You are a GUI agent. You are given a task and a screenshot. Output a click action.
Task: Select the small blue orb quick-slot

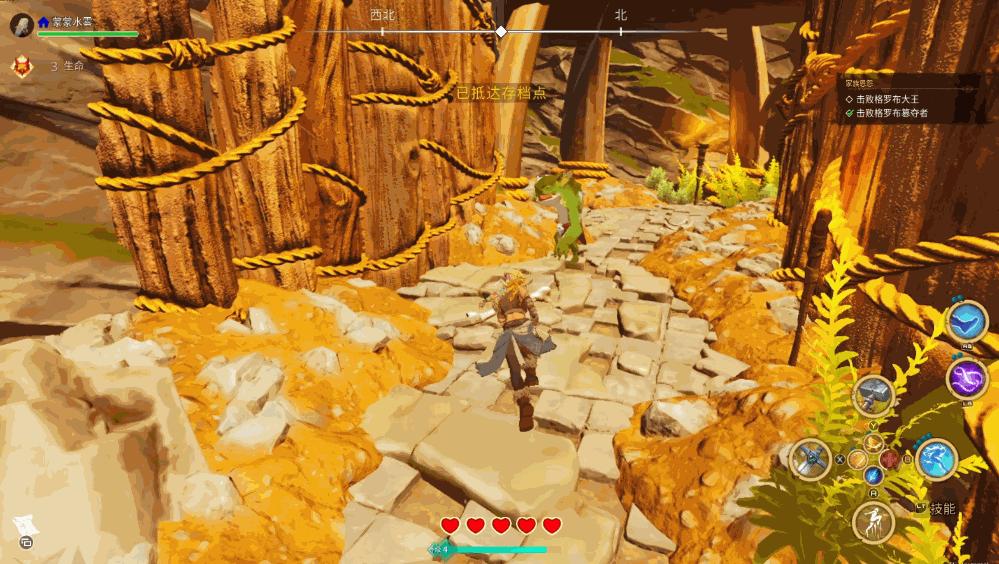[x=873, y=475]
